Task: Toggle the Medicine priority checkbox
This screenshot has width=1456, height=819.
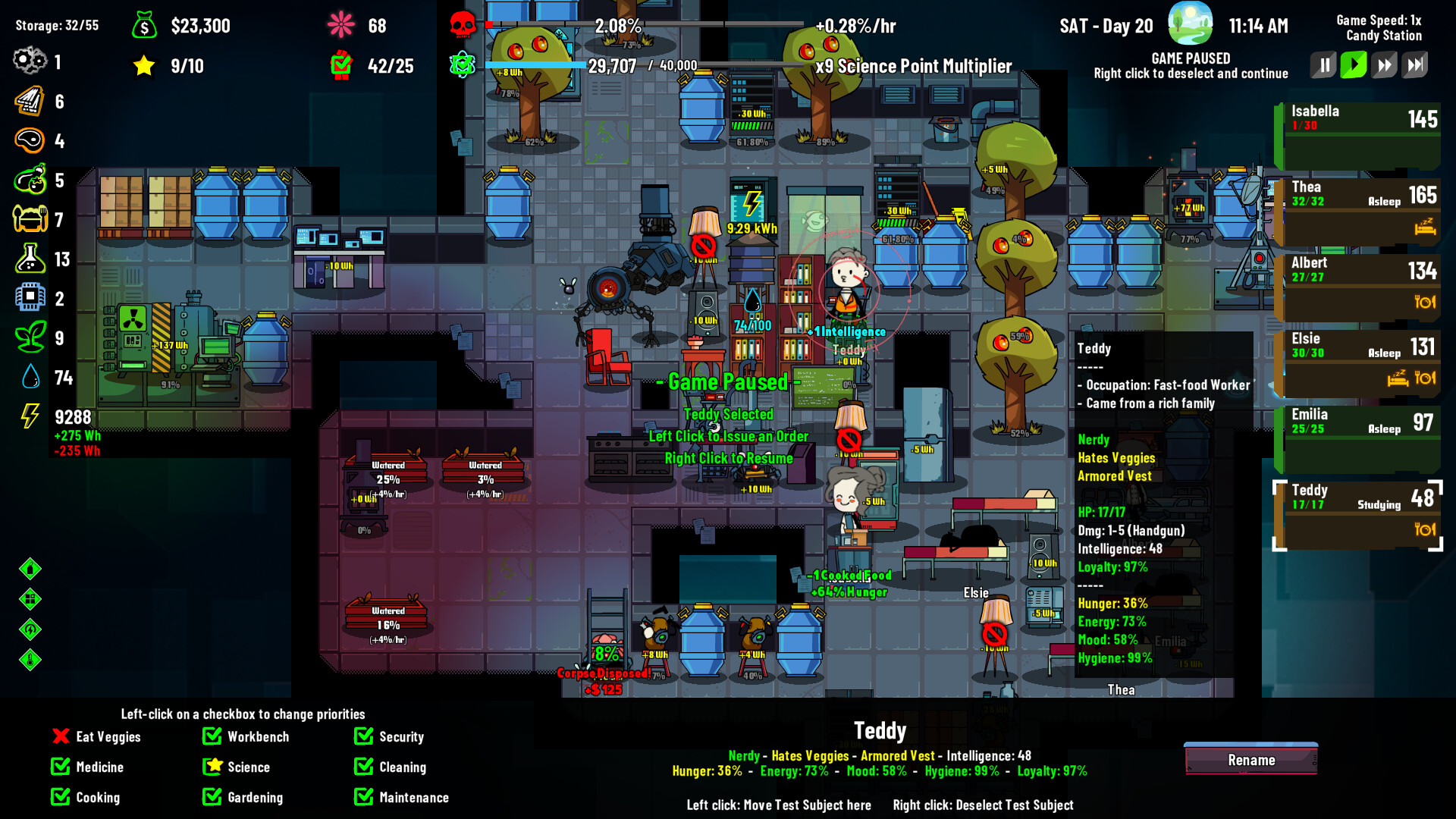Action: click(x=60, y=767)
